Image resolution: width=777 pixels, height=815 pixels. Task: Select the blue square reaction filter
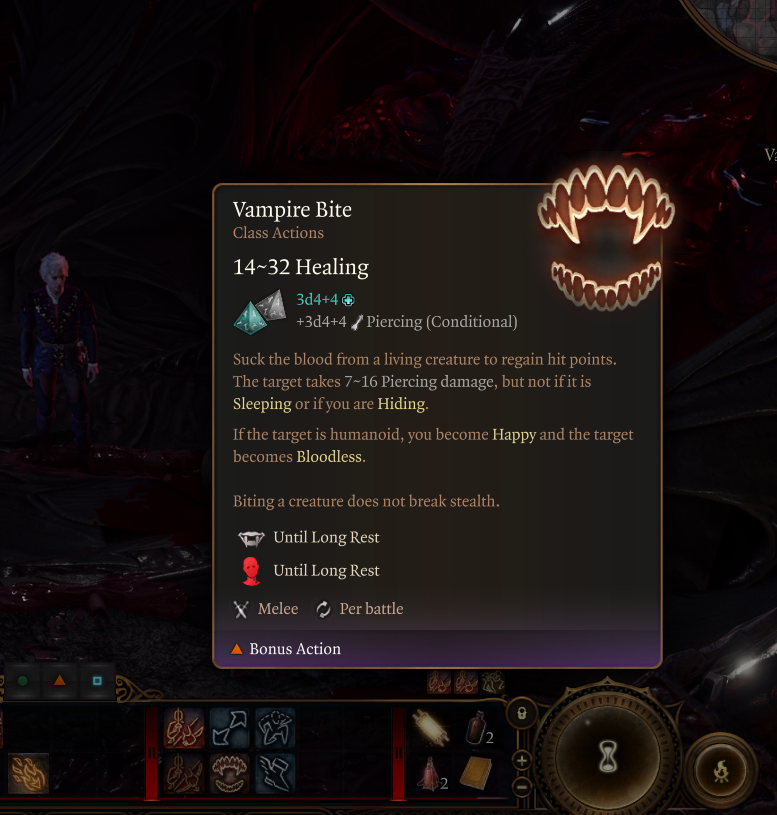tap(97, 681)
